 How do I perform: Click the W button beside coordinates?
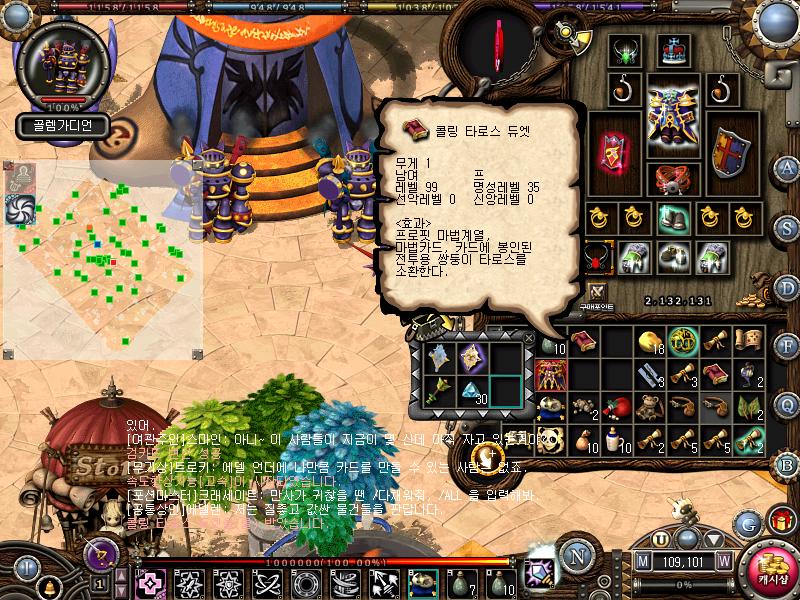tap(722, 561)
